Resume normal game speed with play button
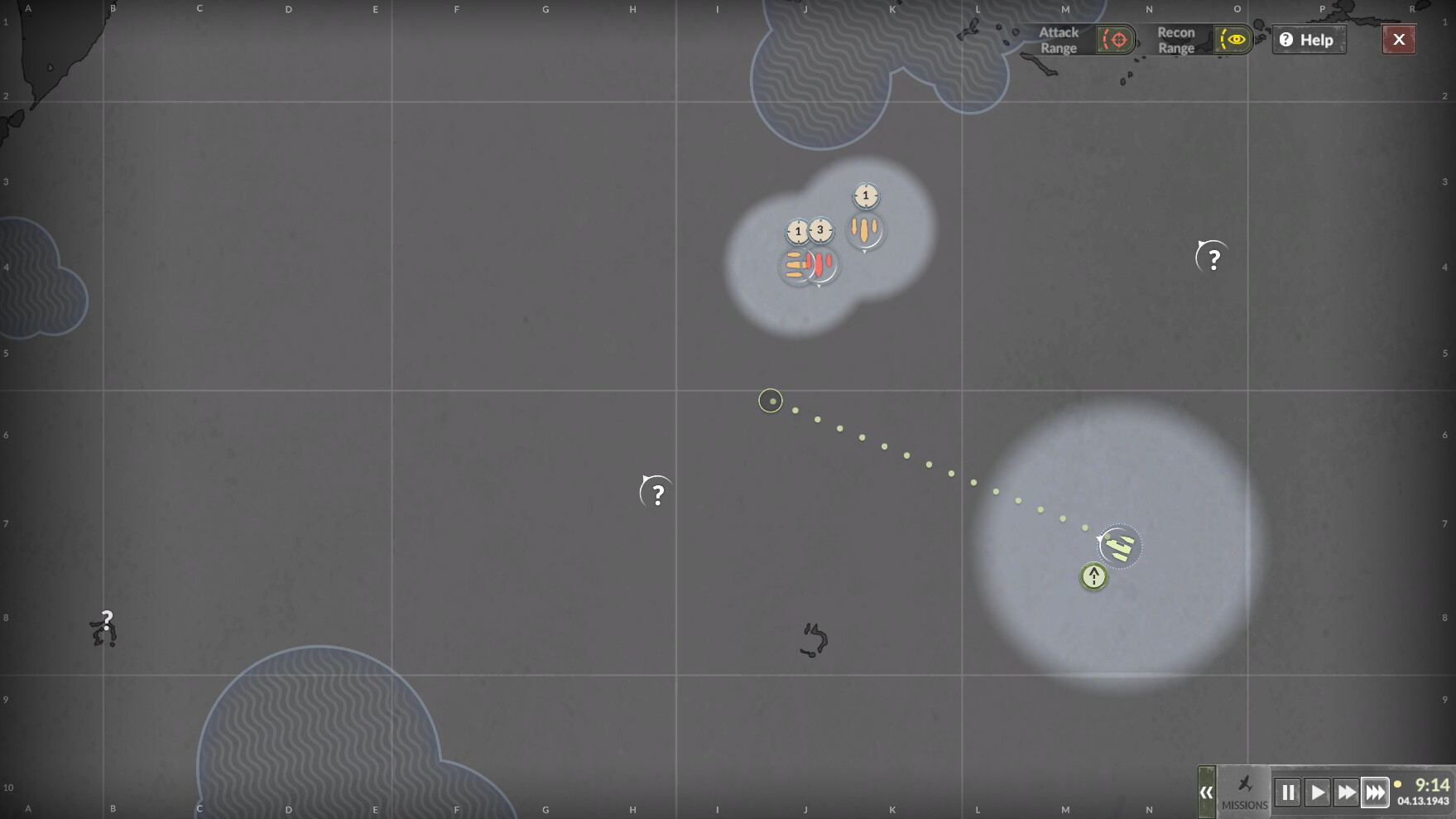Screen dimensions: 1456x819 click(1318, 793)
